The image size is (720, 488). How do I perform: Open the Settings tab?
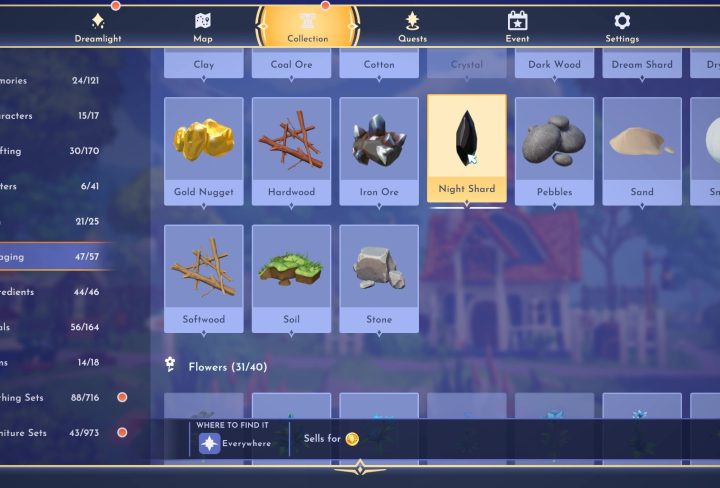click(x=622, y=27)
